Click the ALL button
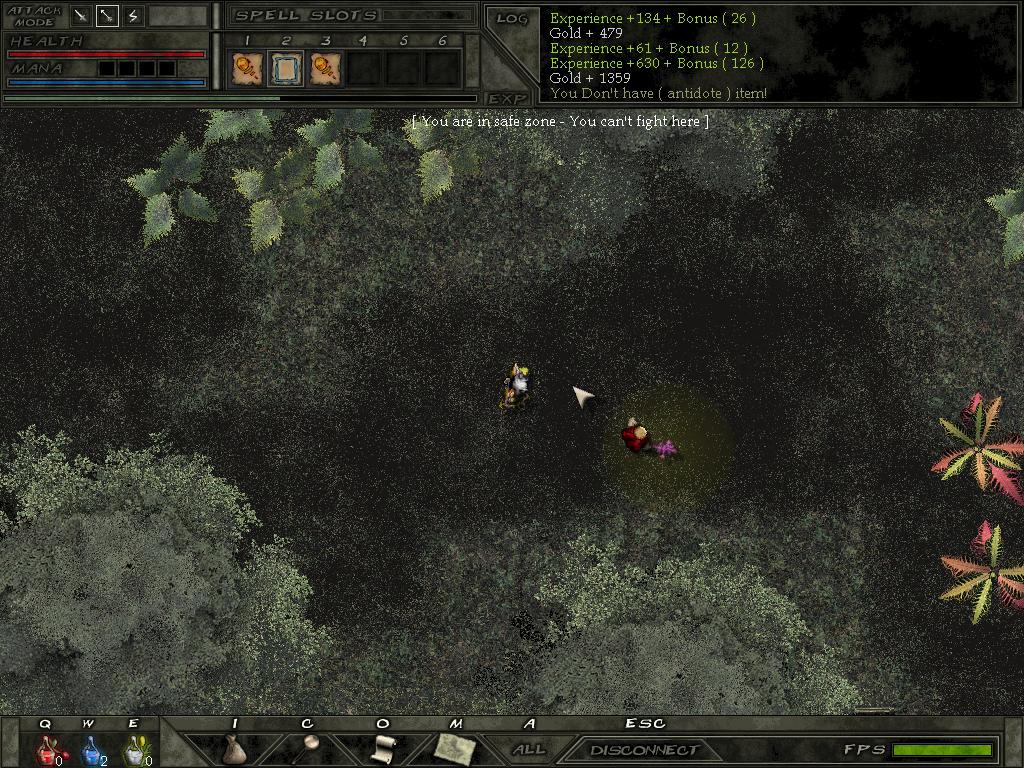Screen dimensions: 1024x768 click(x=528, y=749)
